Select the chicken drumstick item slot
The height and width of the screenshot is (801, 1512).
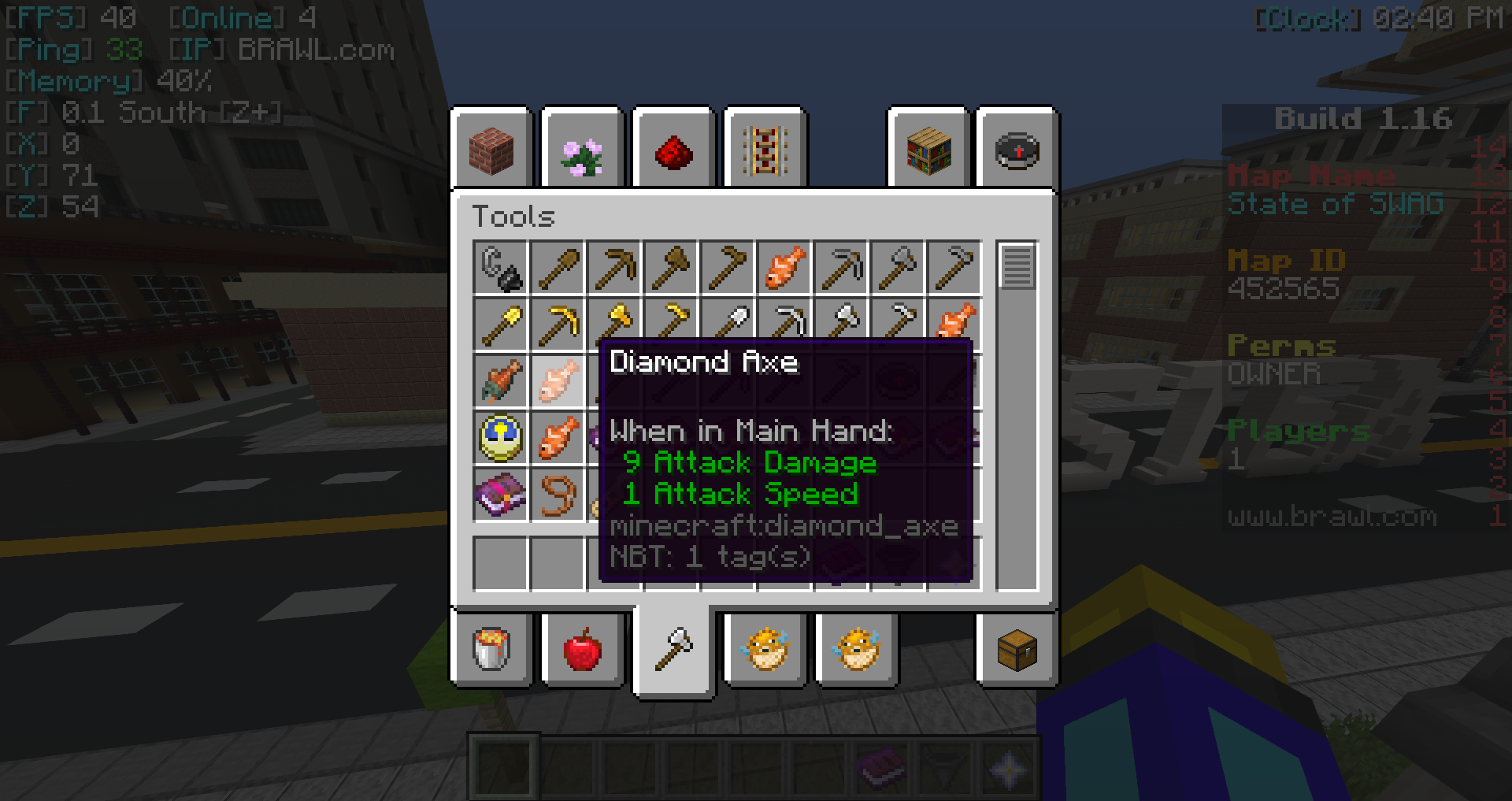(501, 381)
